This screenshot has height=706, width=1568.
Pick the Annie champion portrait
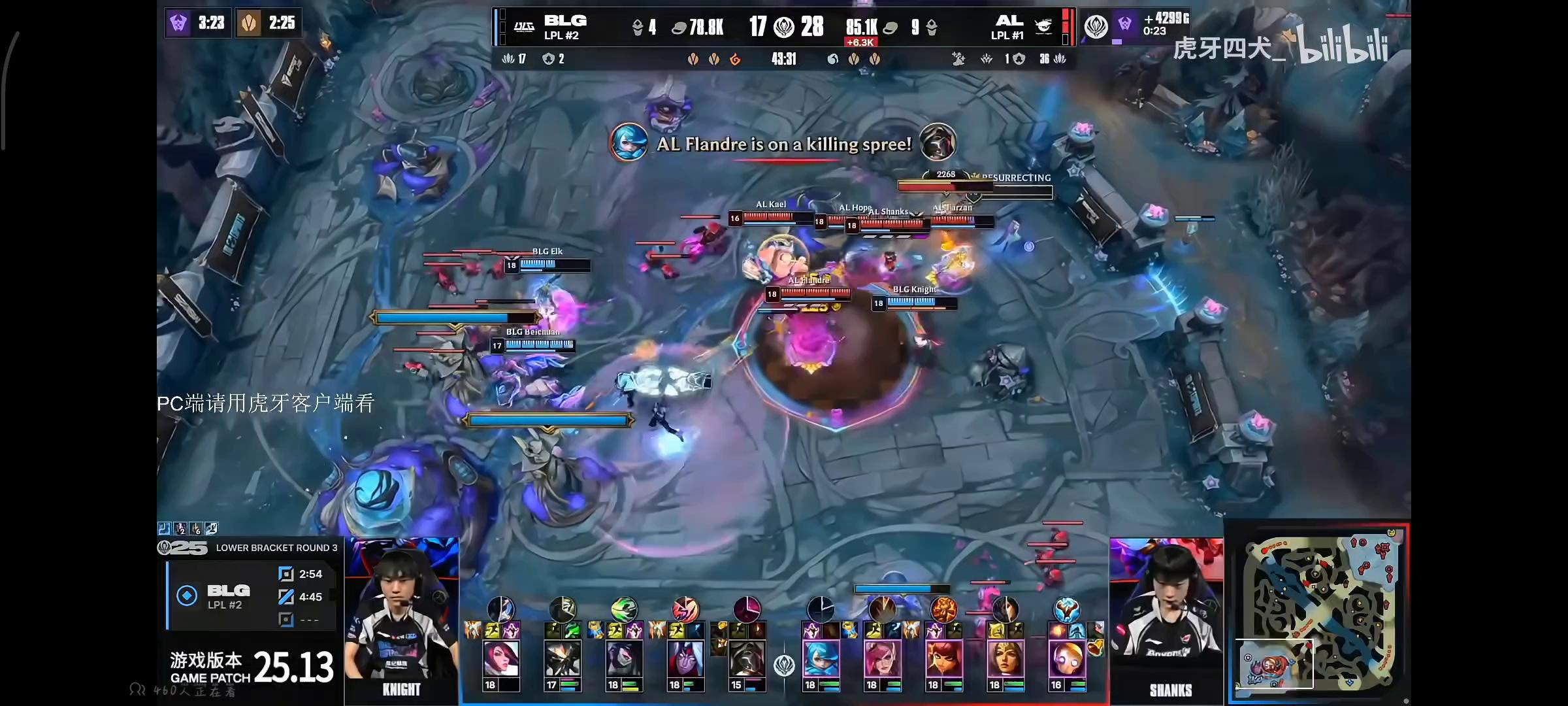coord(943,659)
